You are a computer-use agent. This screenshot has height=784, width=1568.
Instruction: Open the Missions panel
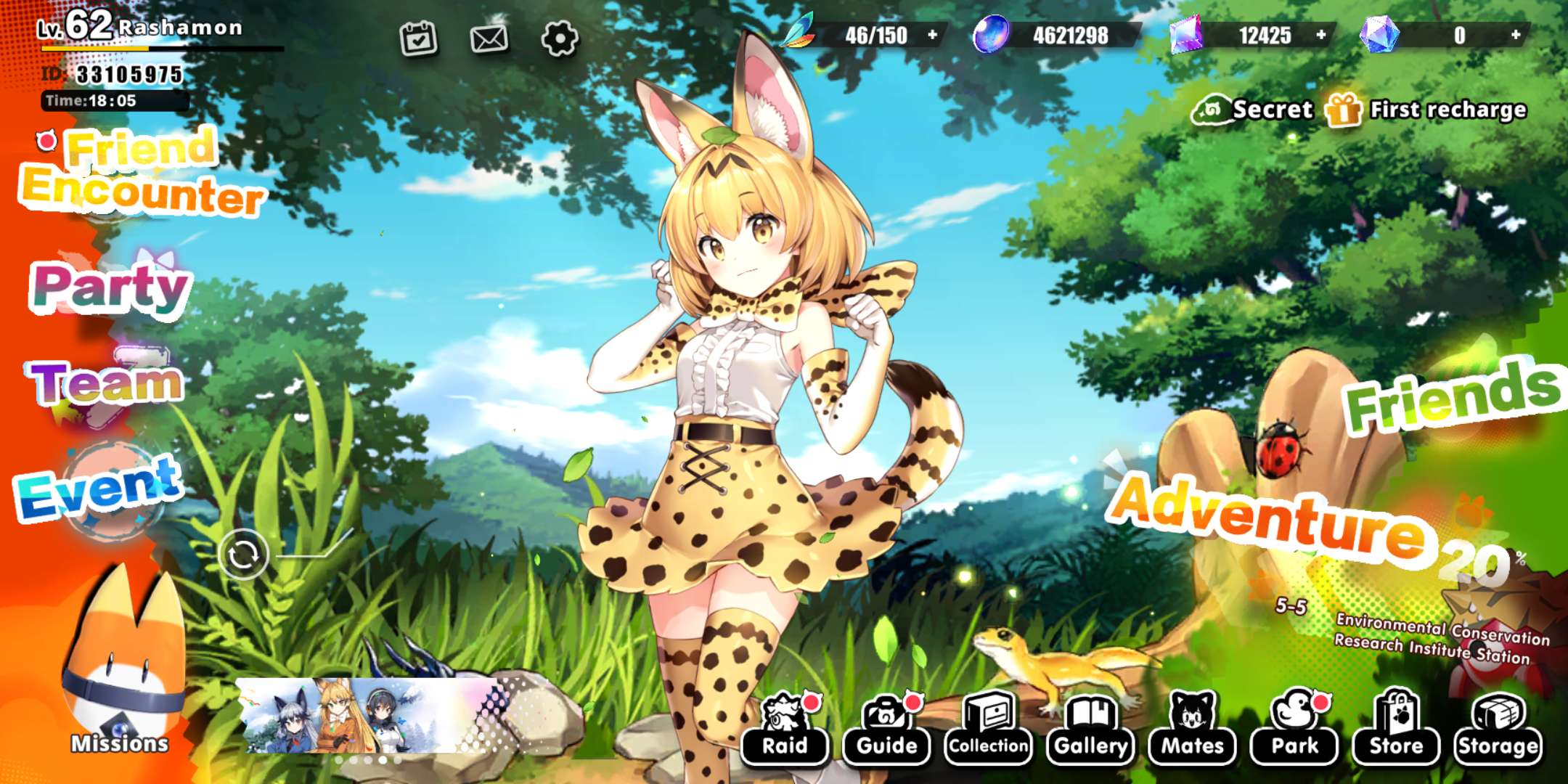pos(120,675)
